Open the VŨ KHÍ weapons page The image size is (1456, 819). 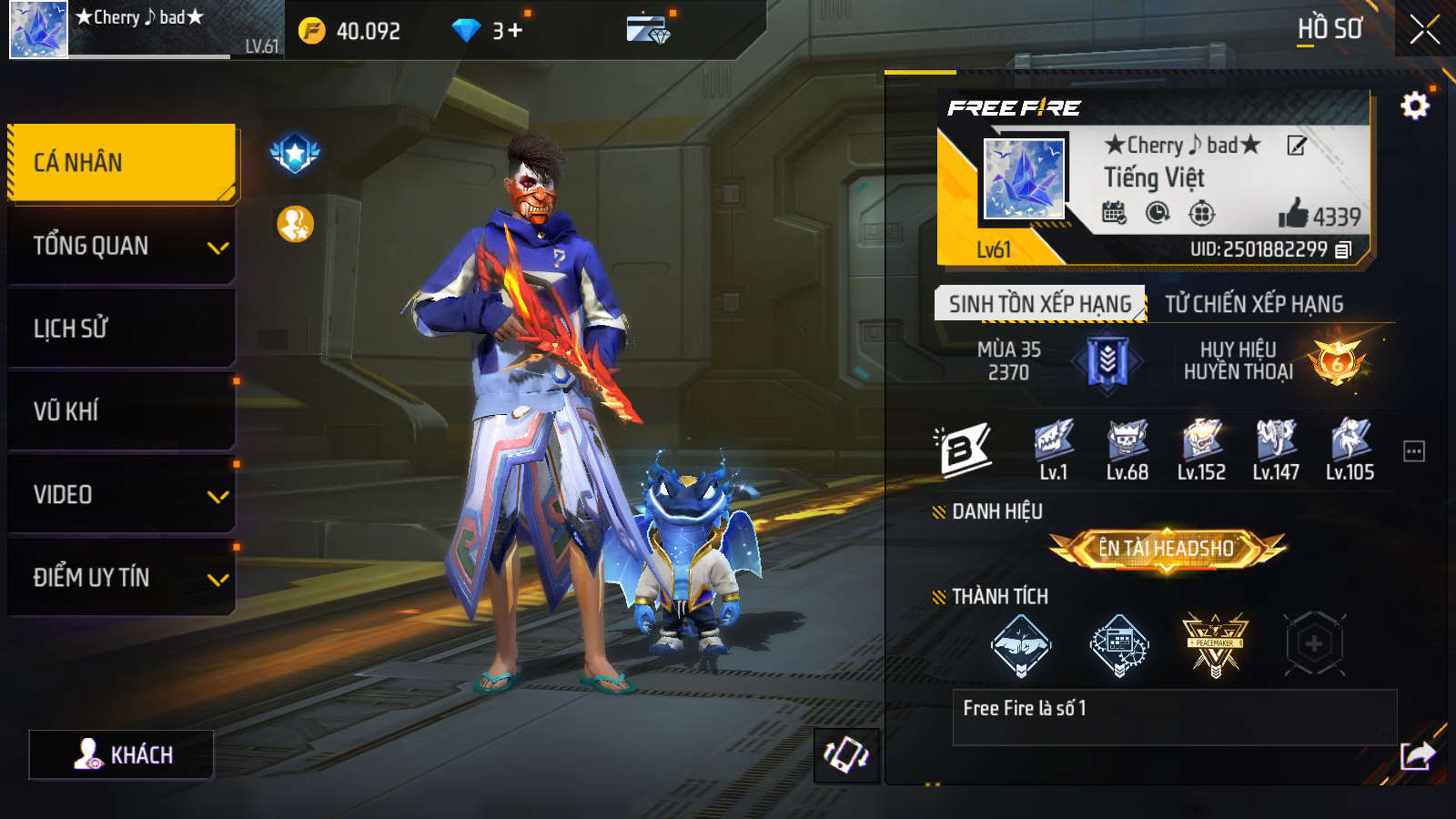point(122,411)
